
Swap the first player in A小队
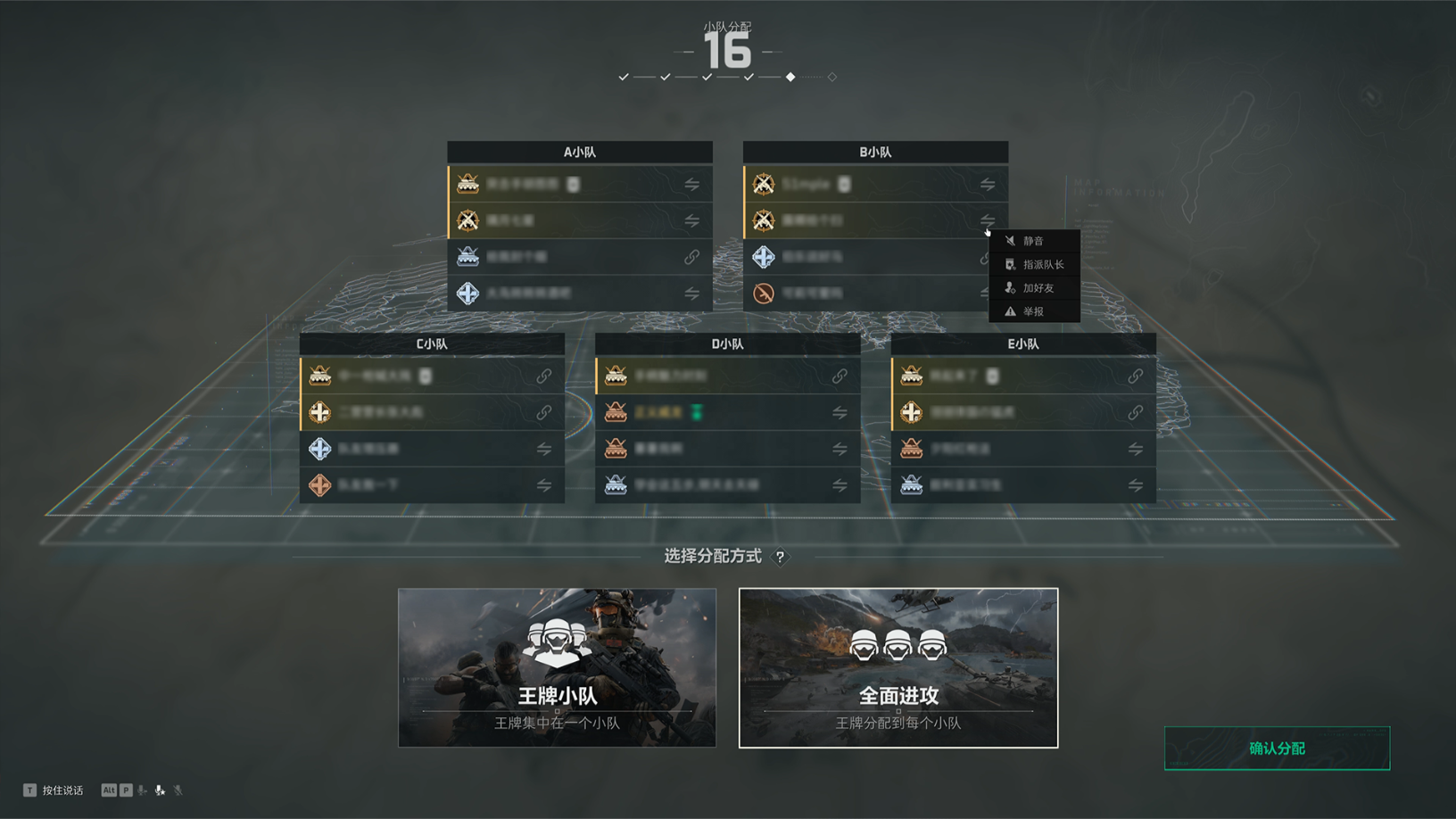(692, 185)
